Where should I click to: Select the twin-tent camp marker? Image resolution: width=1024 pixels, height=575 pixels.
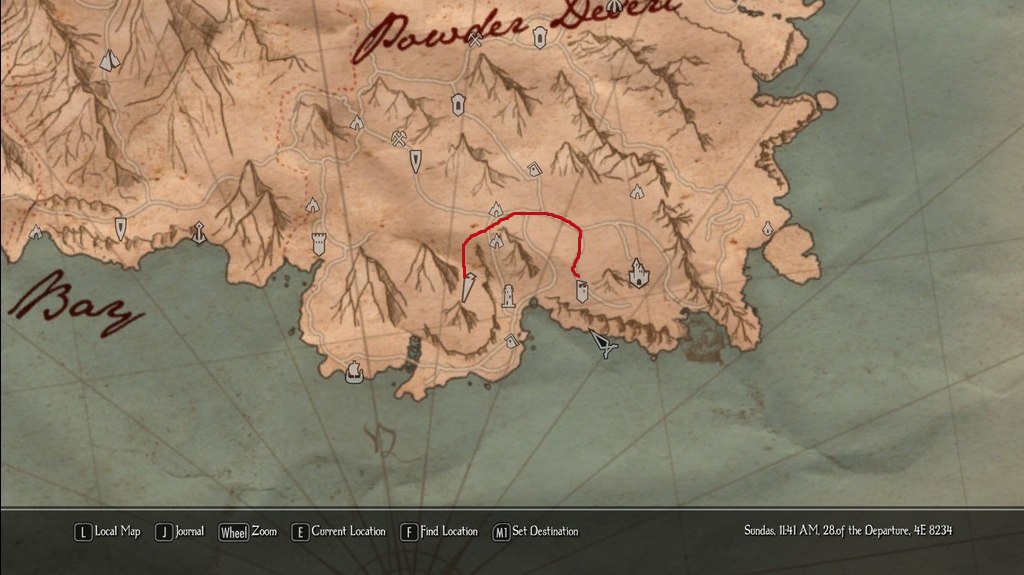point(109,61)
